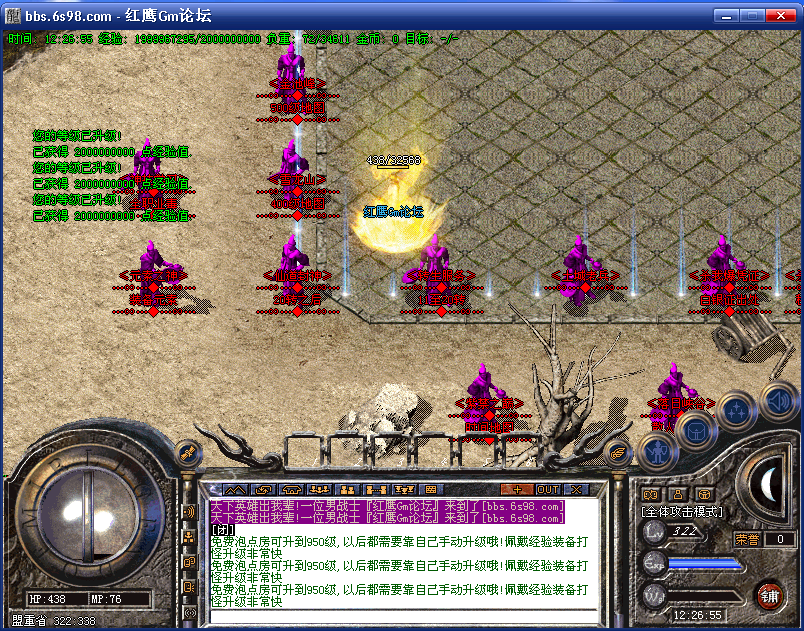Open the bag inventory round button

tap(695, 429)
